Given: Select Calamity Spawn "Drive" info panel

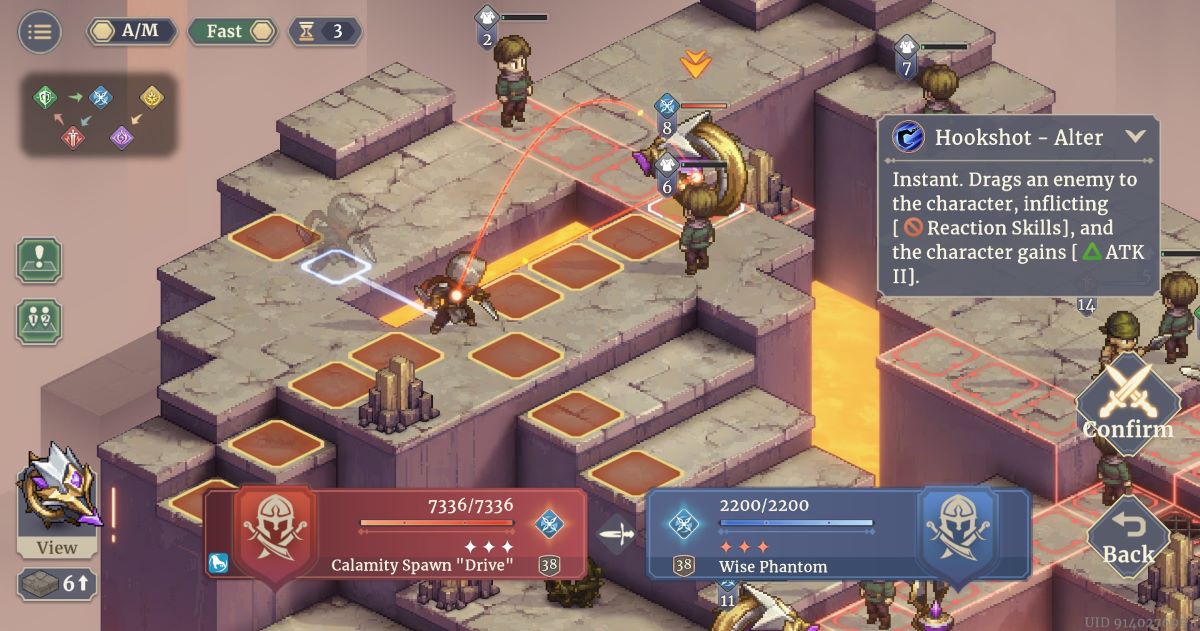Looking at the screenshot, I should tap(395, 533).
